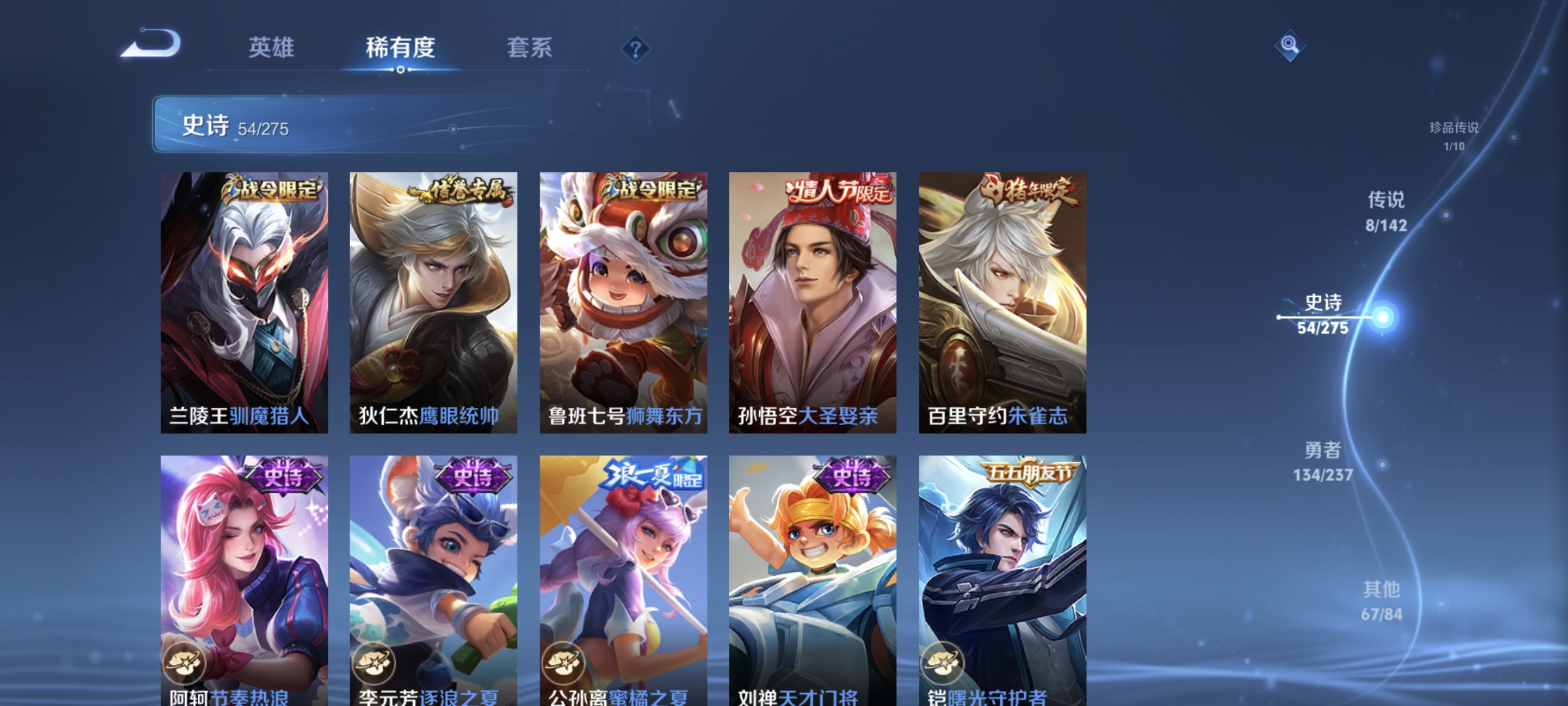
Task: Open the help question mark icon
Action: pyautogui.click(x=635, y=48)
